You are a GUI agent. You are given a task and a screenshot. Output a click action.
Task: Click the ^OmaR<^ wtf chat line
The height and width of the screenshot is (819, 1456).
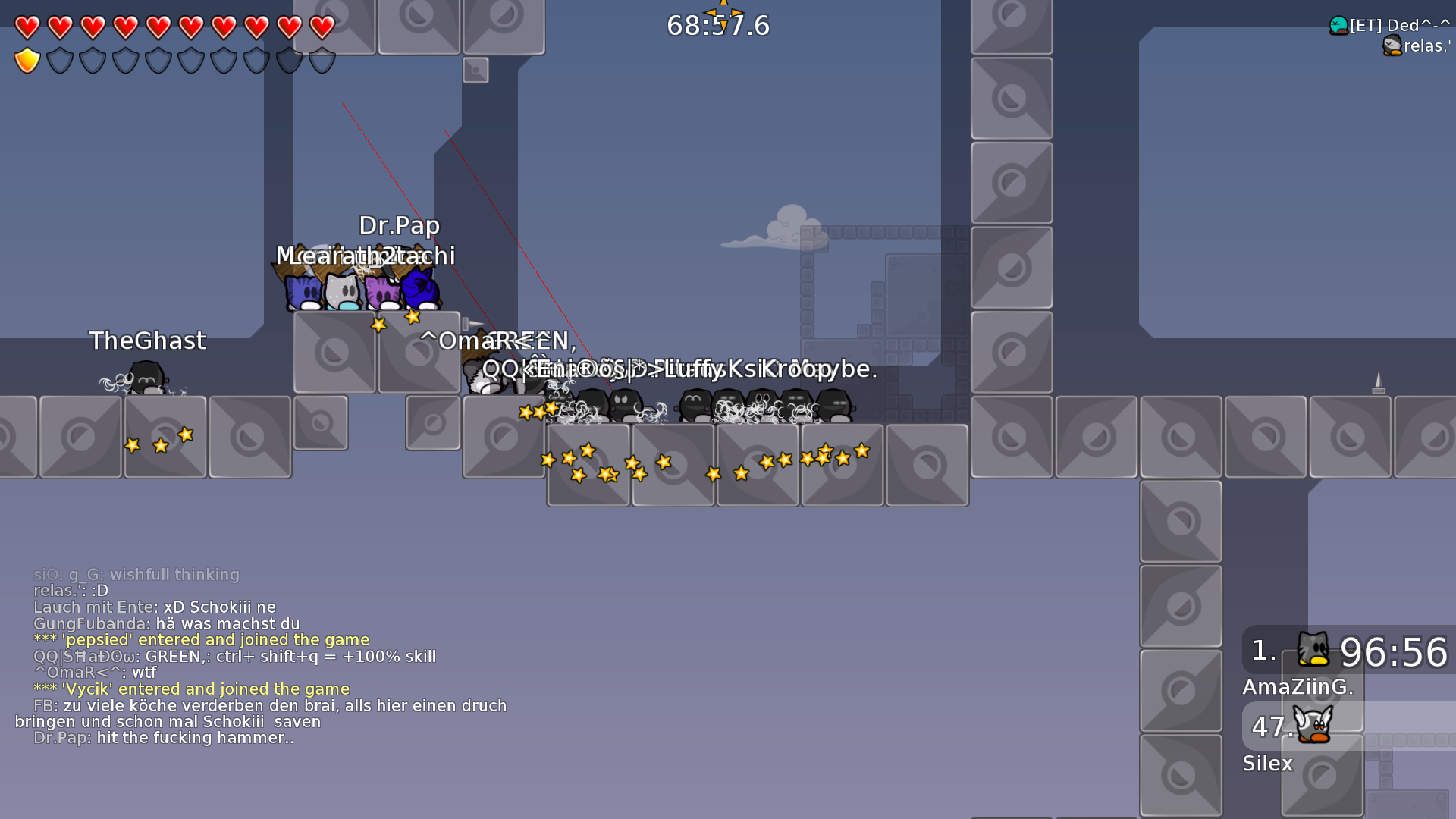click(x=96, y=673)
